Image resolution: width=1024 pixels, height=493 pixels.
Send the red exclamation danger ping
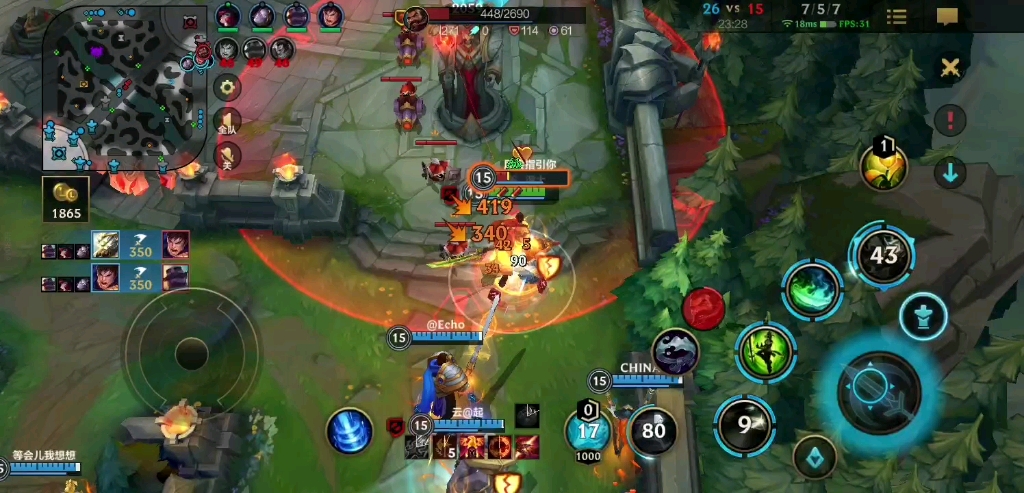click(x=949, y=120)
